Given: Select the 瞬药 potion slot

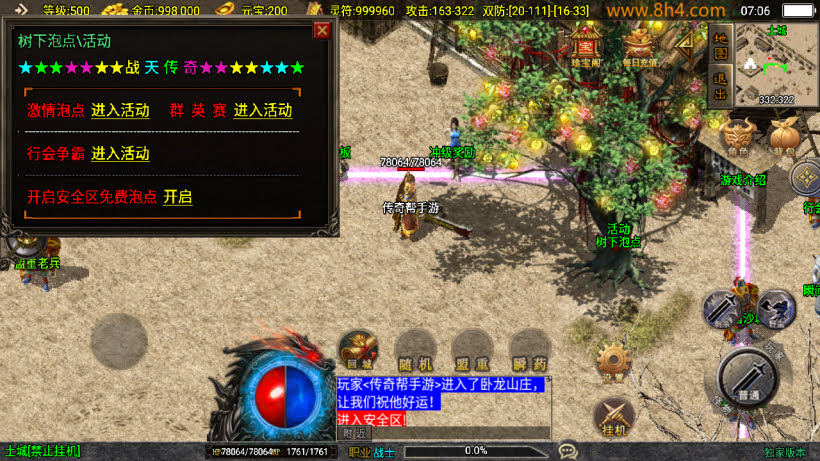Looking at the screenshot, I should 529,350.
